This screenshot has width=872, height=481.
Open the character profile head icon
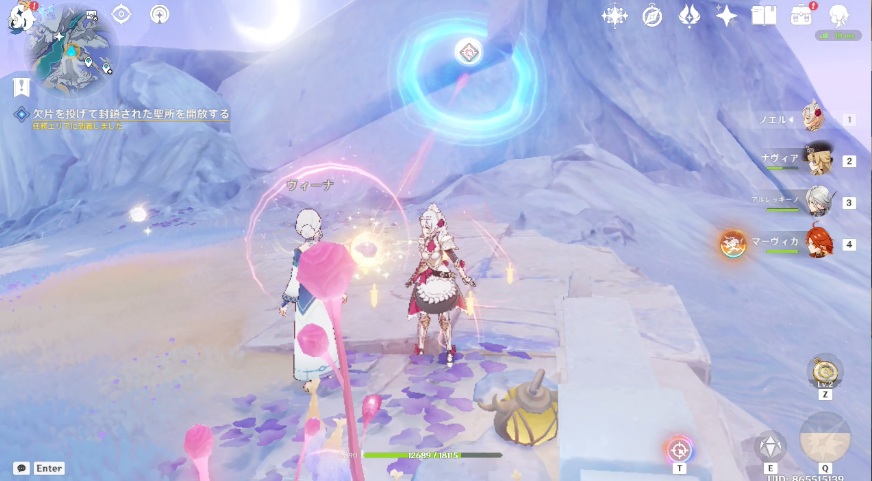point(839,15)
